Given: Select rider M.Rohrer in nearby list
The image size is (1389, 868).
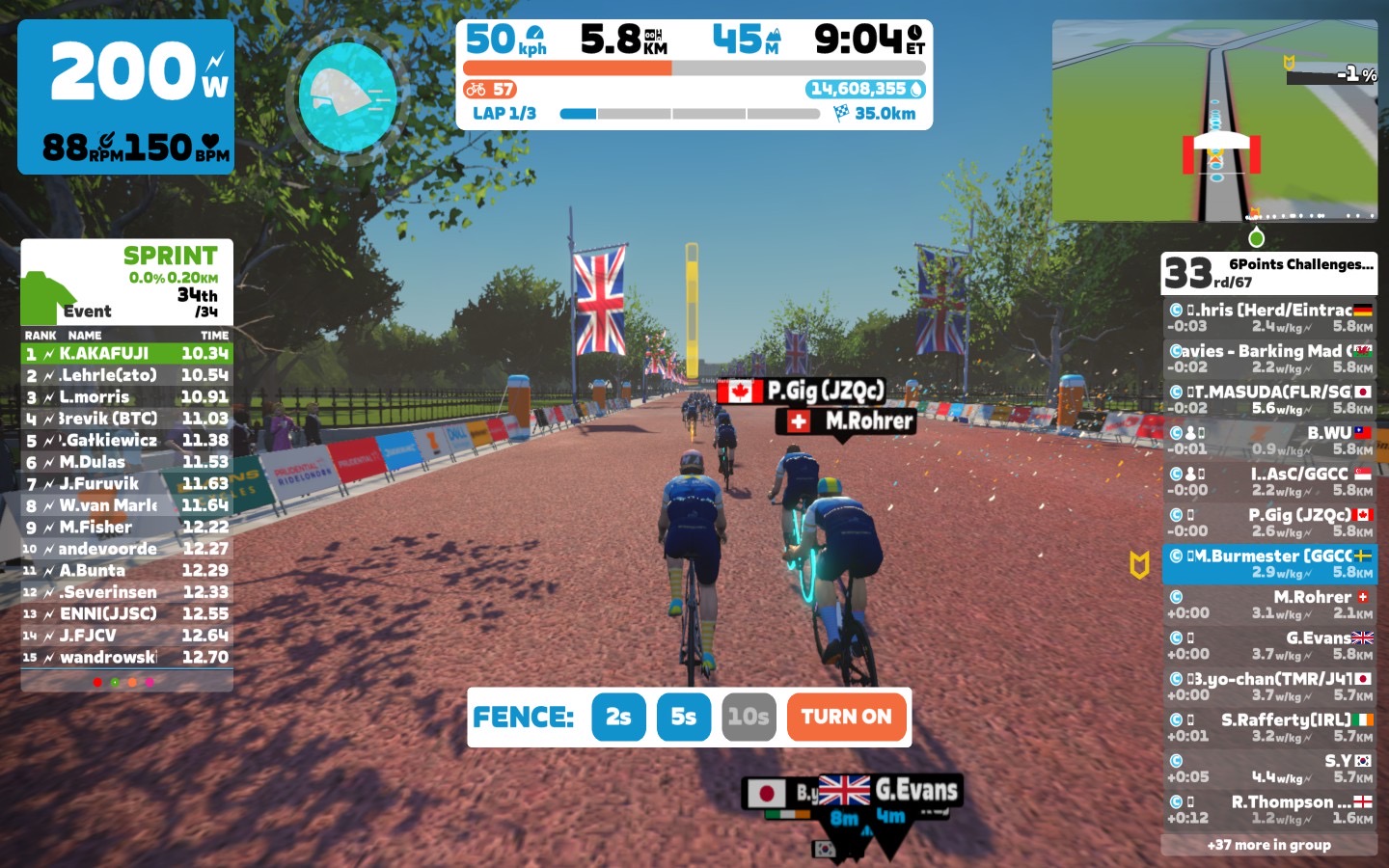Looking at the screenshot, I should click(x=1268, y=605).
